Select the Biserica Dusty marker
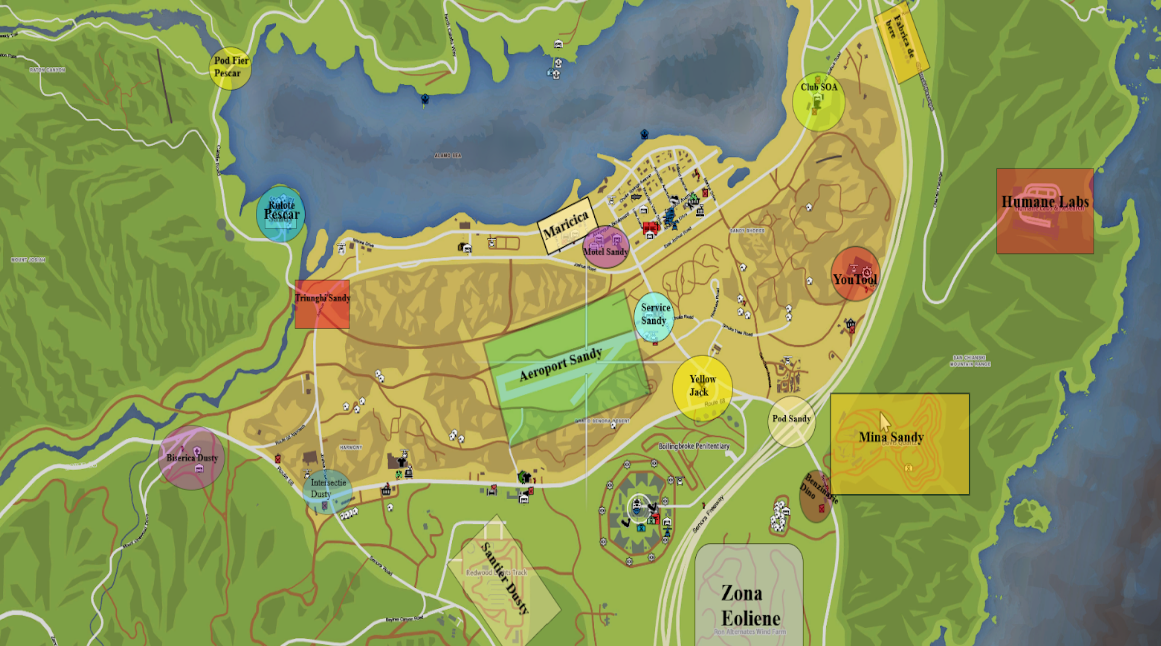 point(191,458)
